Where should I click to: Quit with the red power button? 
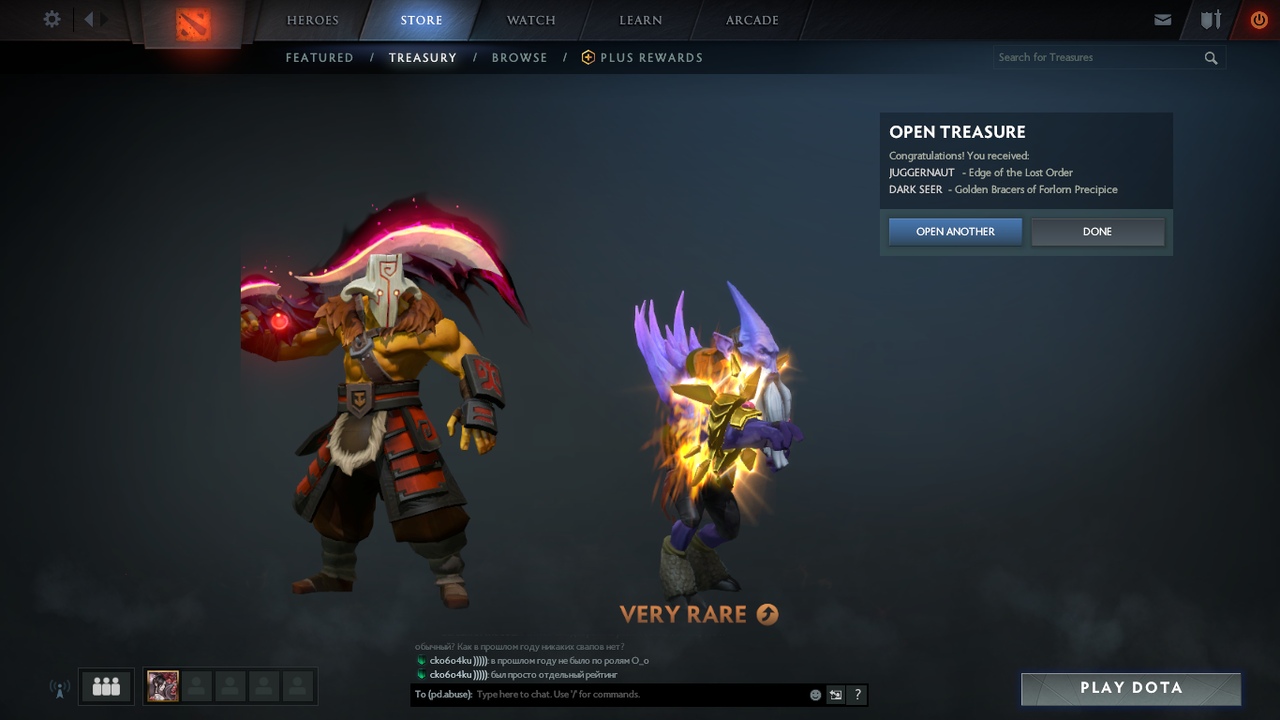(x=1259, y=20)
